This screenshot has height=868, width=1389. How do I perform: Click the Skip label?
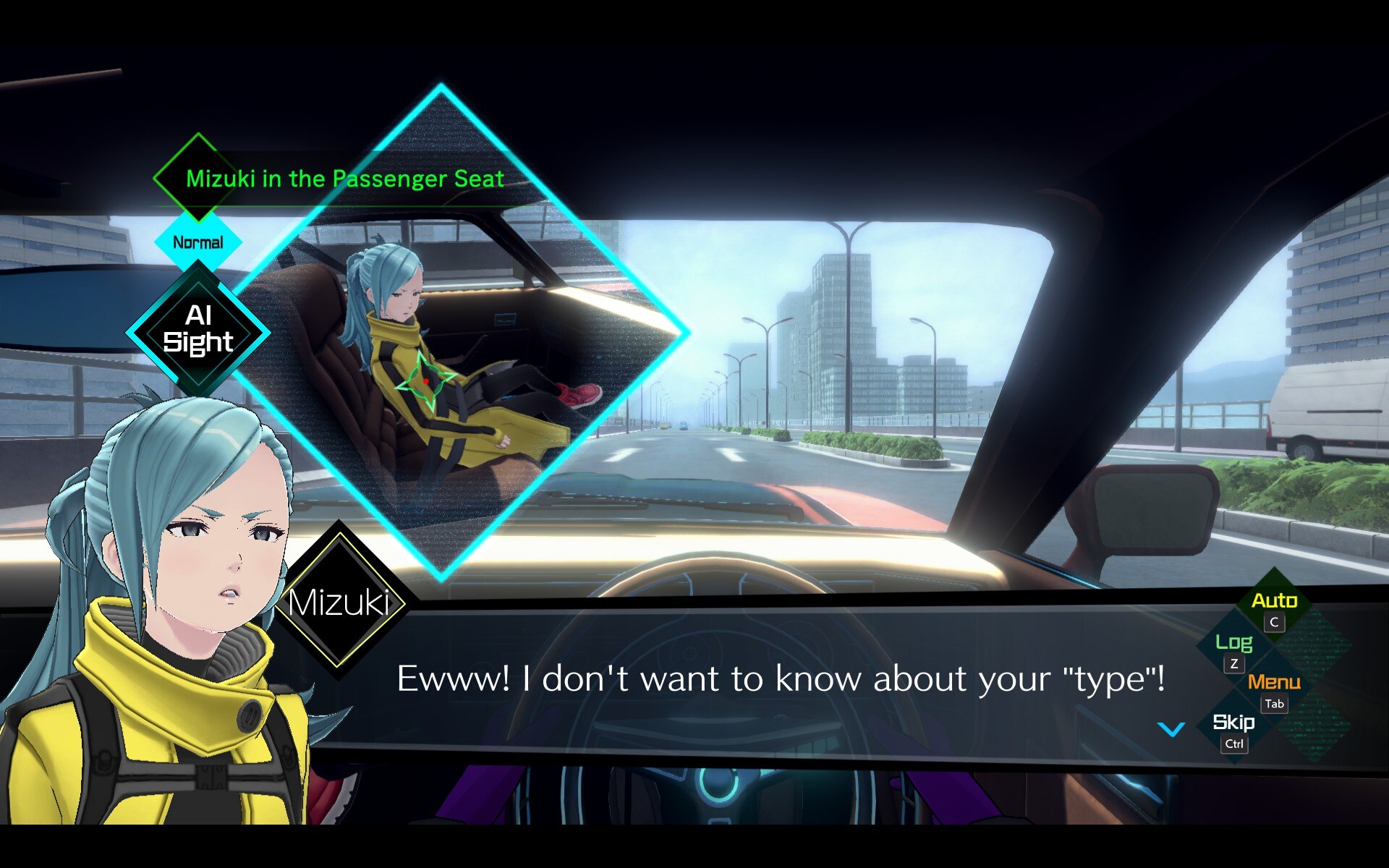1234,723
